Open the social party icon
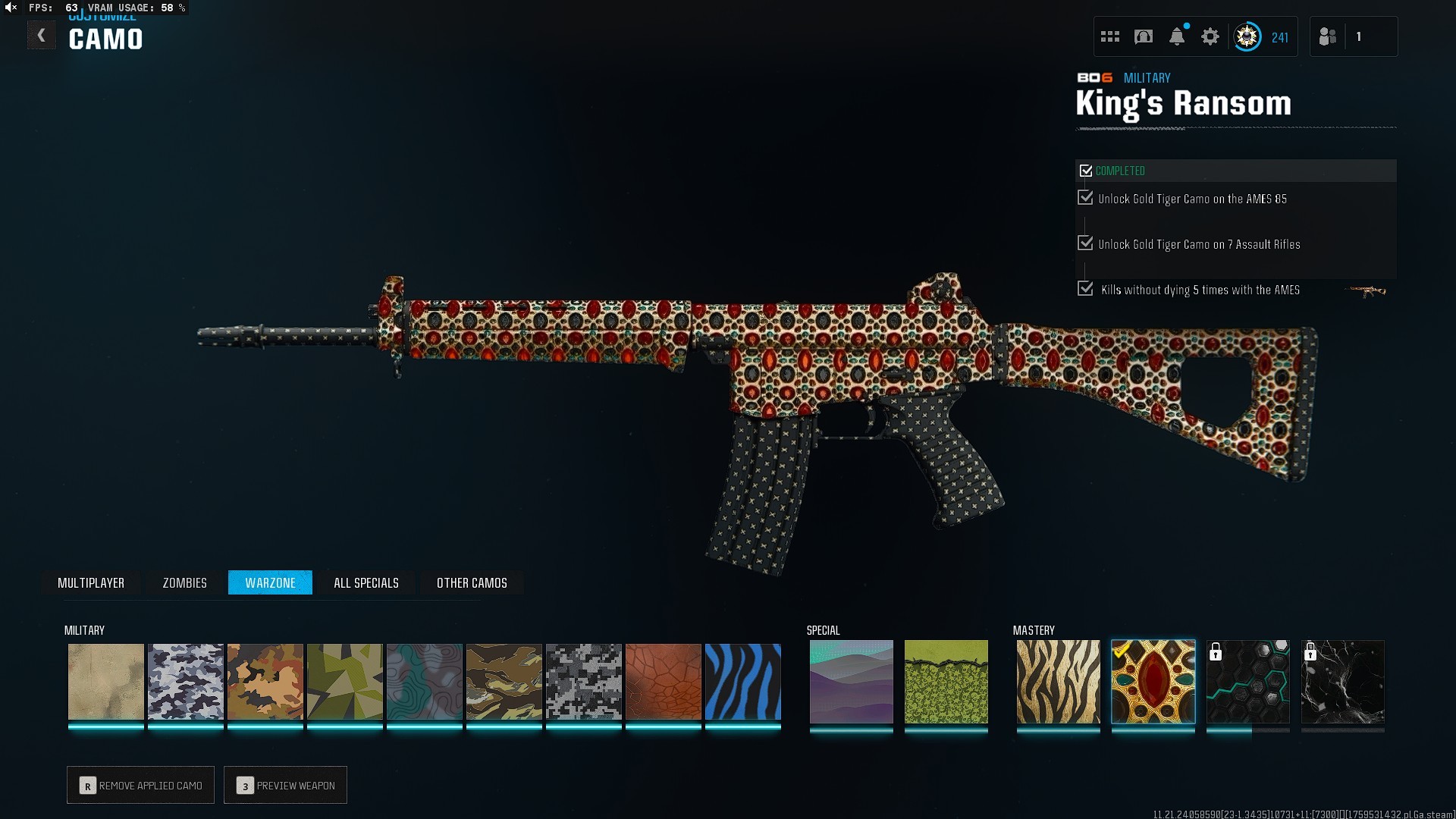The height and width of the screenshot is (819, 1456). pos(1327,36)
